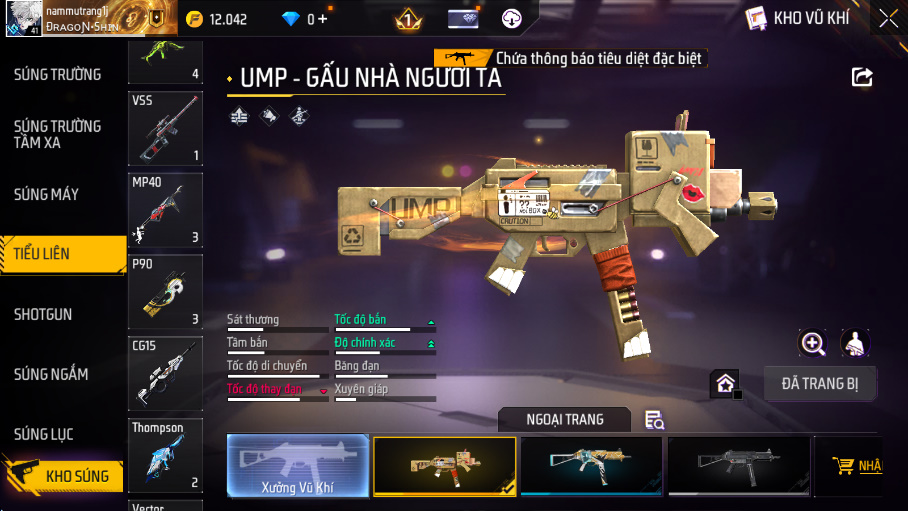The height and width of the screenshot is (511, 908).
Task: Choose the MP40 weapon tile
Action: point(165,210)
